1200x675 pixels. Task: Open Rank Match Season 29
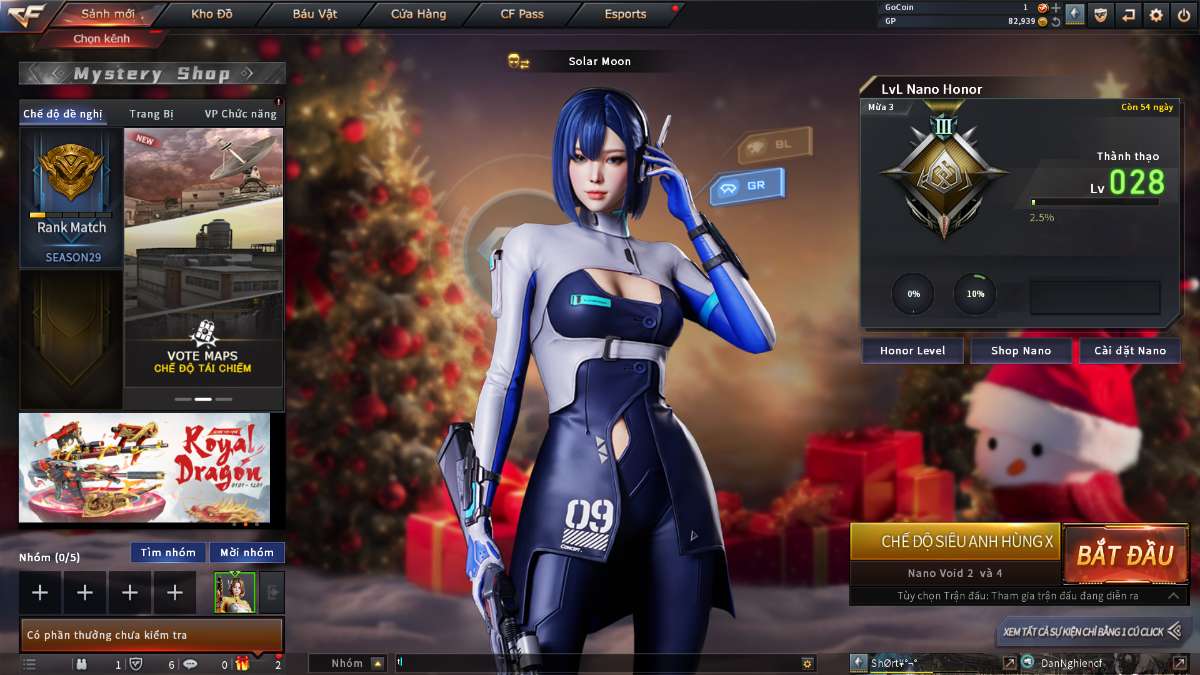coord(71,199)
